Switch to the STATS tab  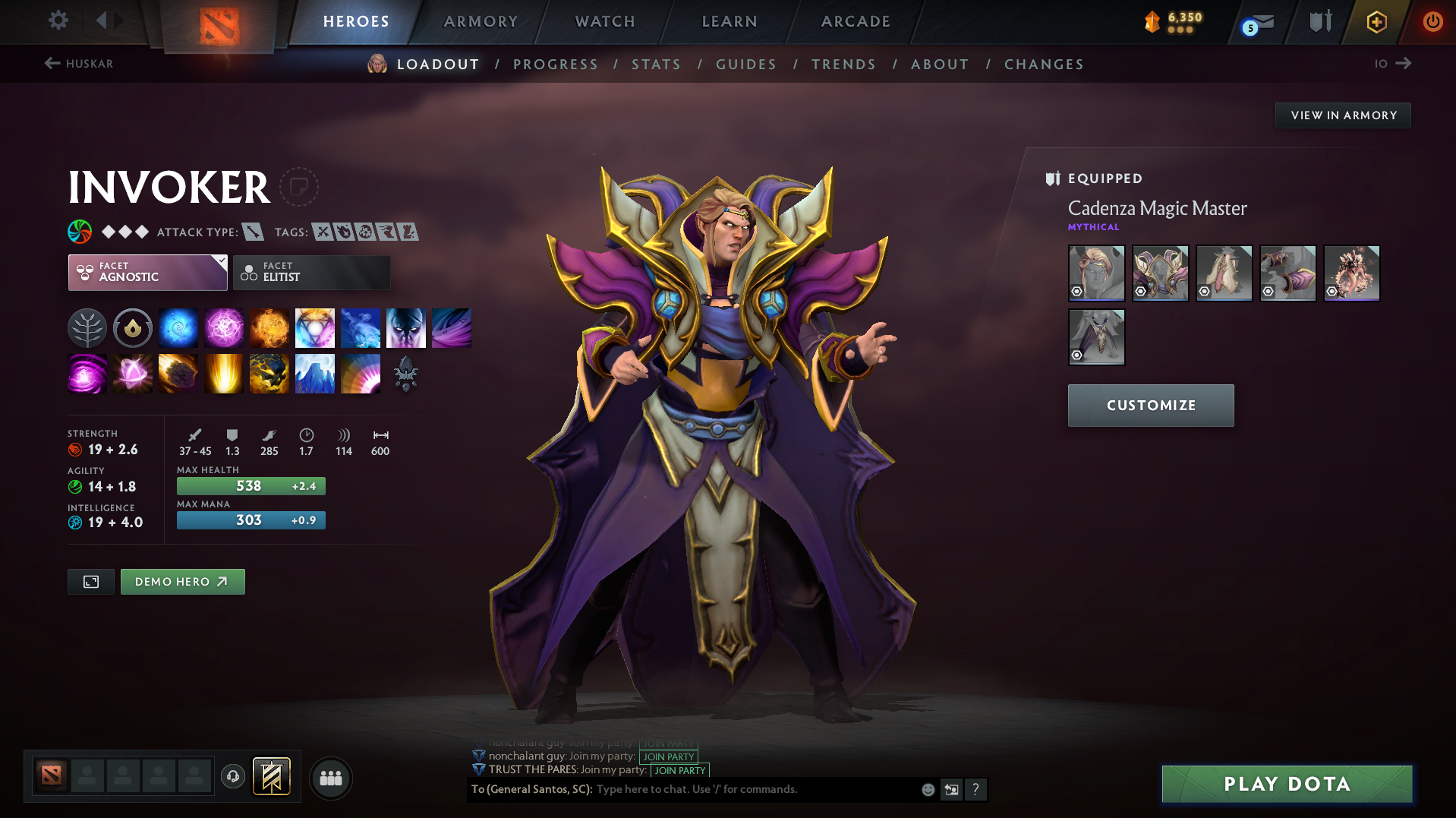click(656, 65)
